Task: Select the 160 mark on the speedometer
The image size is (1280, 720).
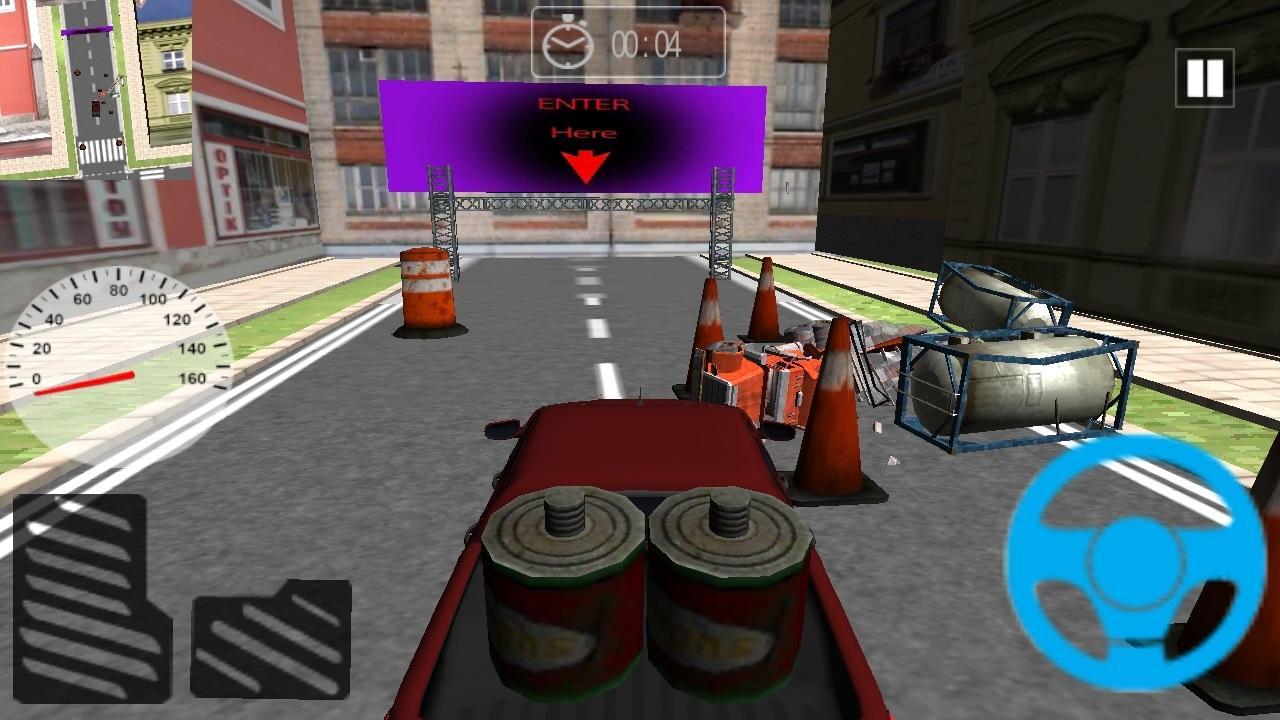Action: point(192,378)
